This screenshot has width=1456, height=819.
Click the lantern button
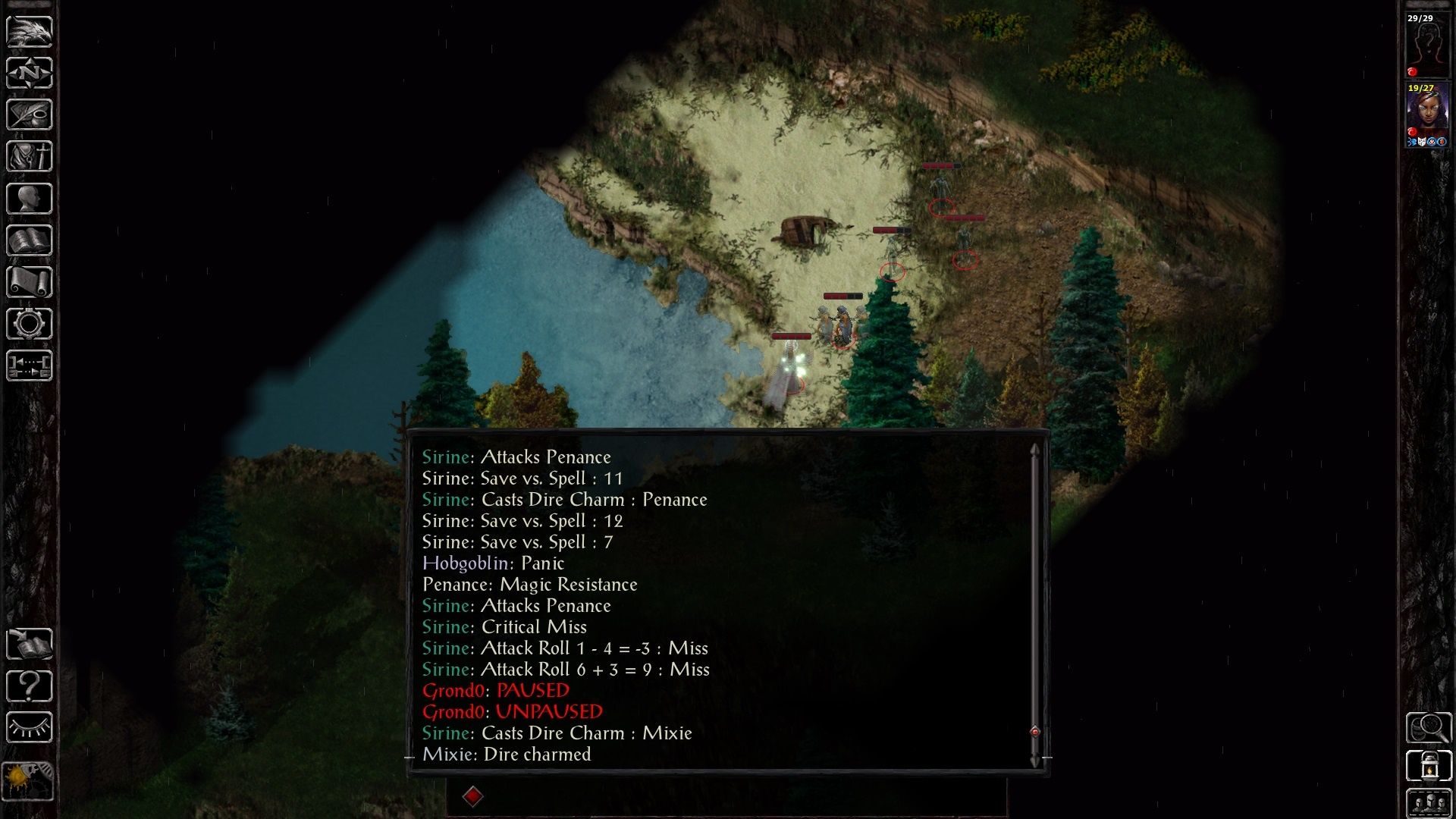click(x=1429, y=765)
